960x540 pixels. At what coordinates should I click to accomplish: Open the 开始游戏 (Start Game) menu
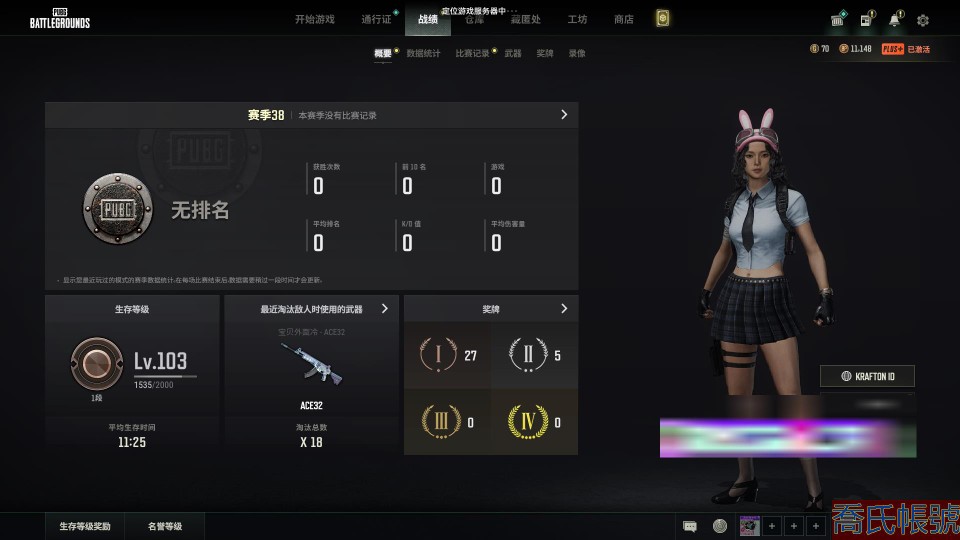pos(314,19)
